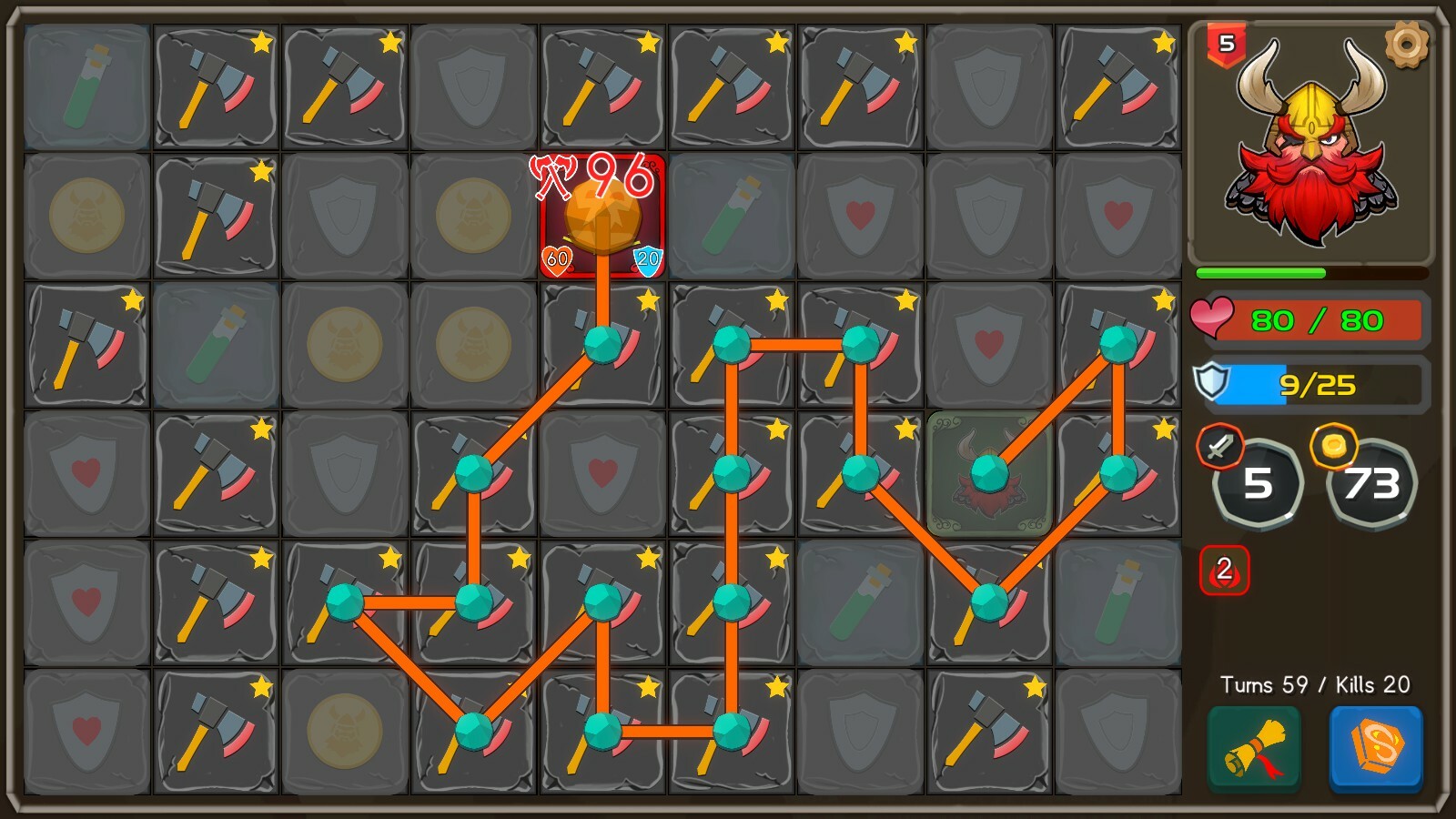Image resolution: width=1456 pixels, height=819 pixels.
Task: Click the starred axe tile in the top-right corner
Action: click(x=1117, y=86)
